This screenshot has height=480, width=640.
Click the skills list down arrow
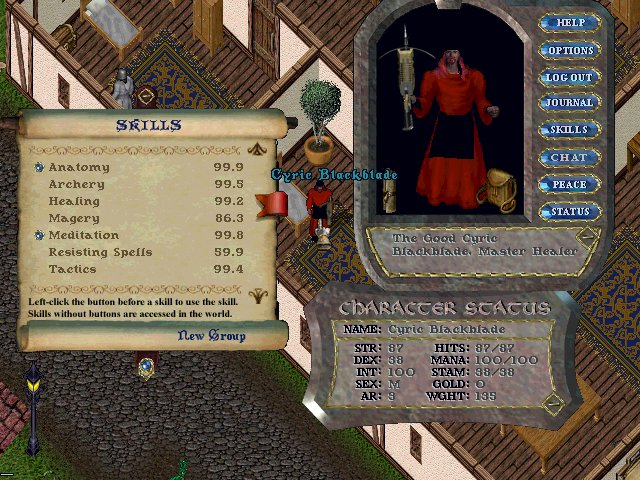(258, 295)
